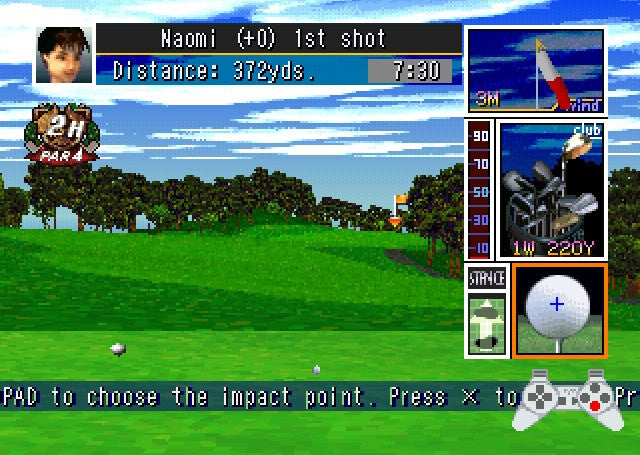The height and width of the screenshot is (455, 640).
Task: Click the hole 2 par 4 badge
Action: click(x=62, y=134)
